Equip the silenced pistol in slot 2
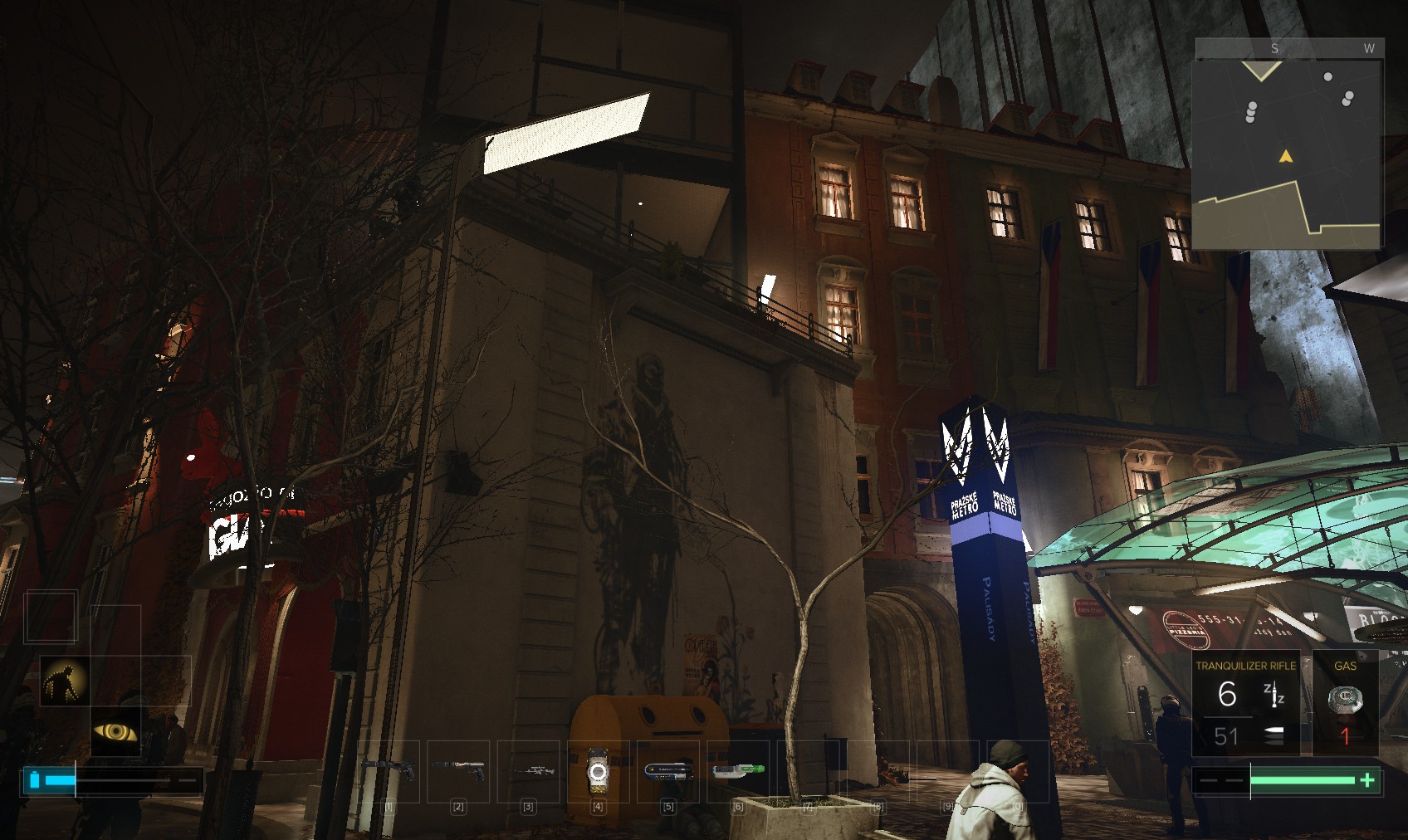1408x840 pixels. [458, 769]
